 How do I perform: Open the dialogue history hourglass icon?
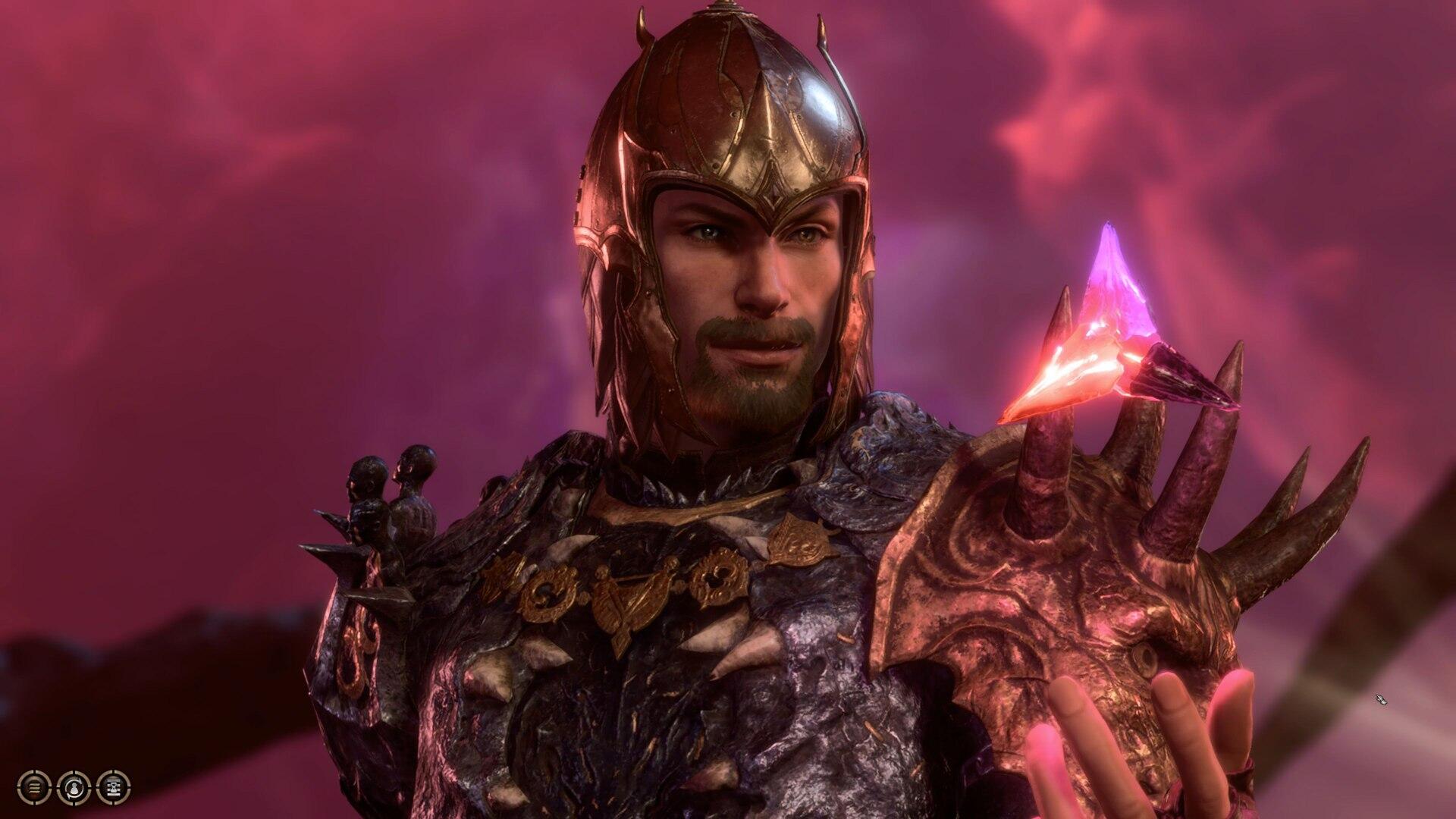point(114,787)
